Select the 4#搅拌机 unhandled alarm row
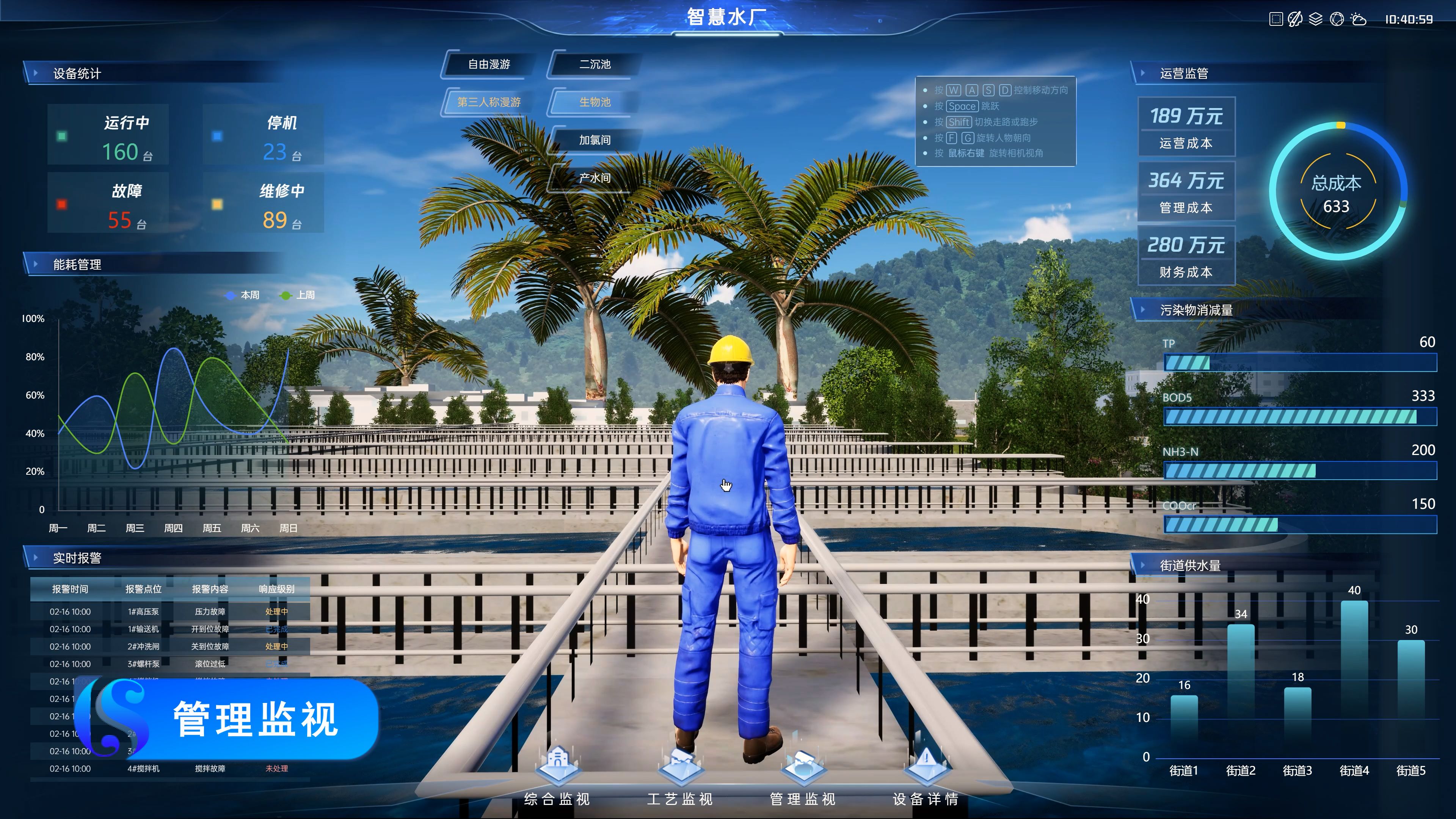 tap(169, 769)
